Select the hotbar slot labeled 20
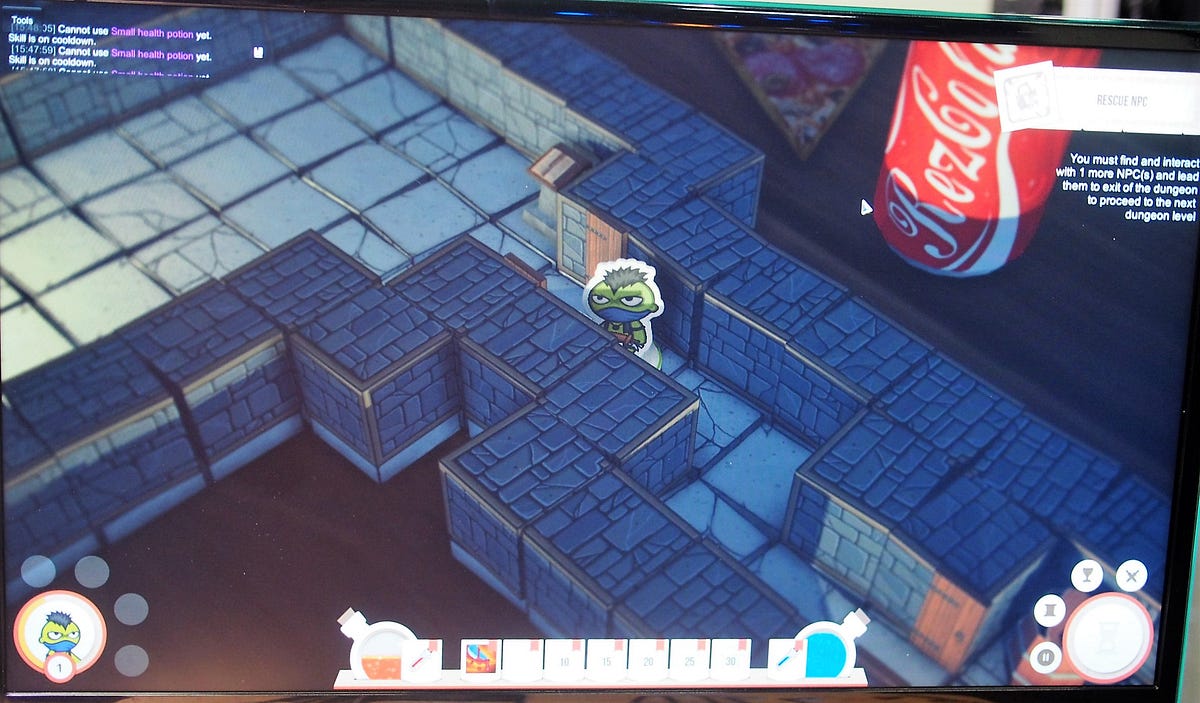Image resolution: width=1200 pixels, height=703 pixels. click(648, 660)
